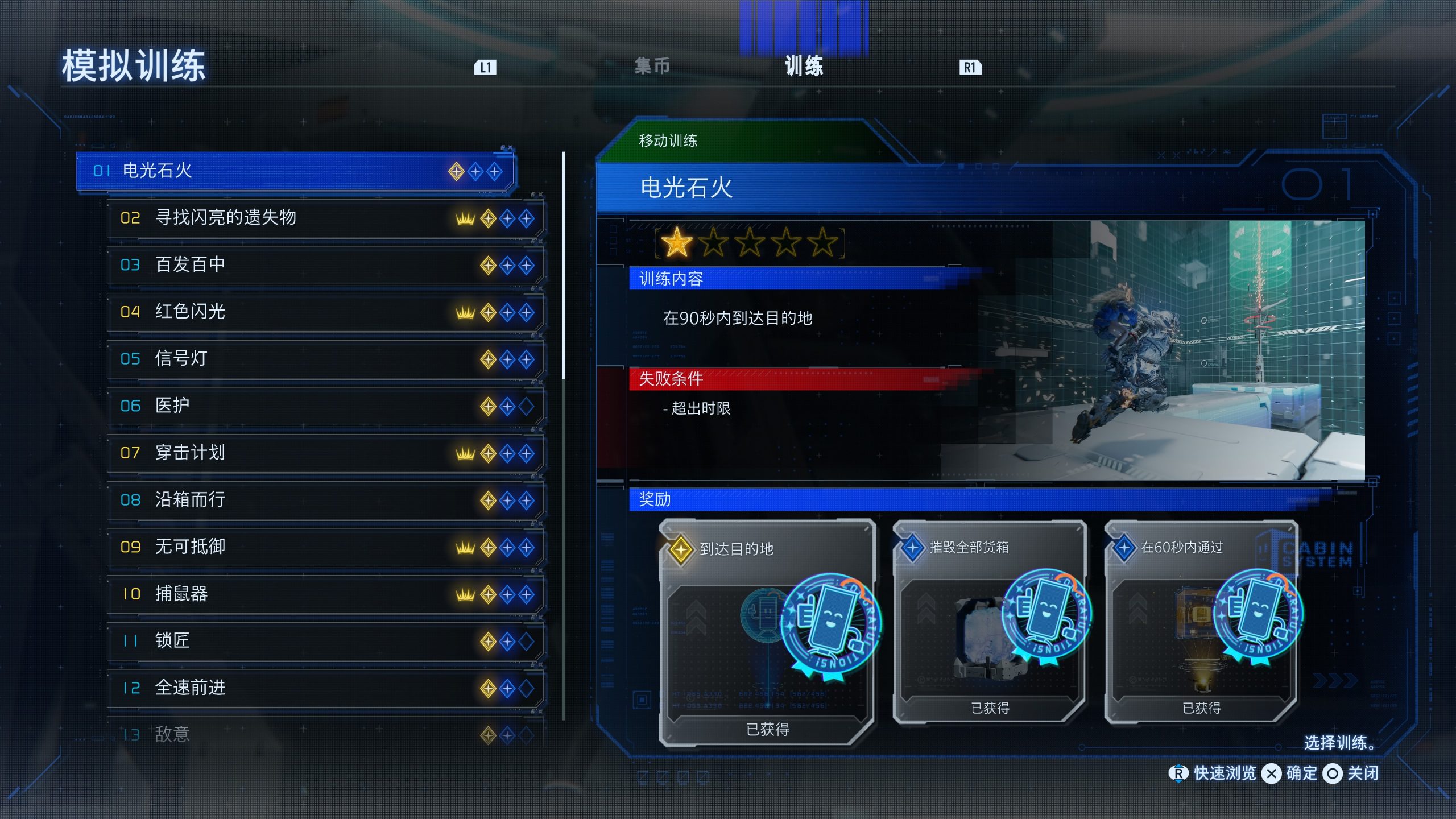This screenshot has width=1456, height=819.
Task: Choose training 03 百发百中
Action: 324,265
